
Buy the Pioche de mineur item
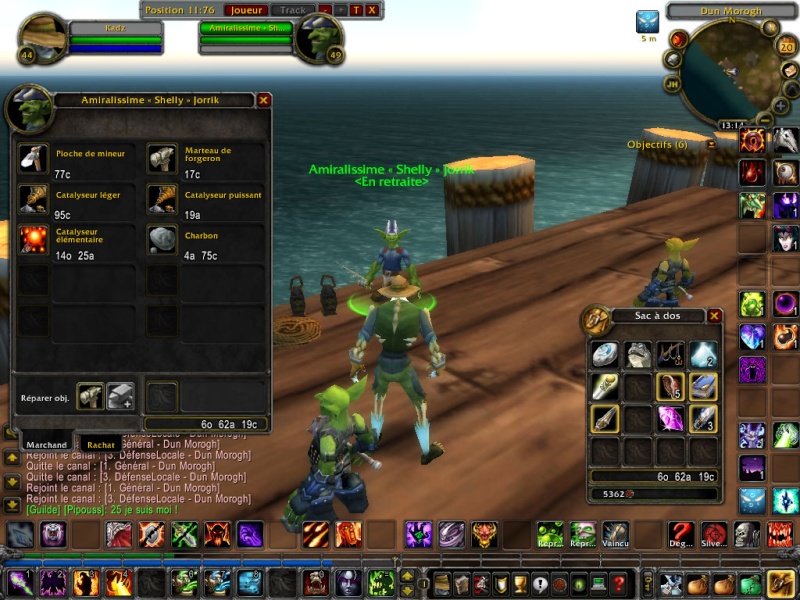click(x=33, y=159)
